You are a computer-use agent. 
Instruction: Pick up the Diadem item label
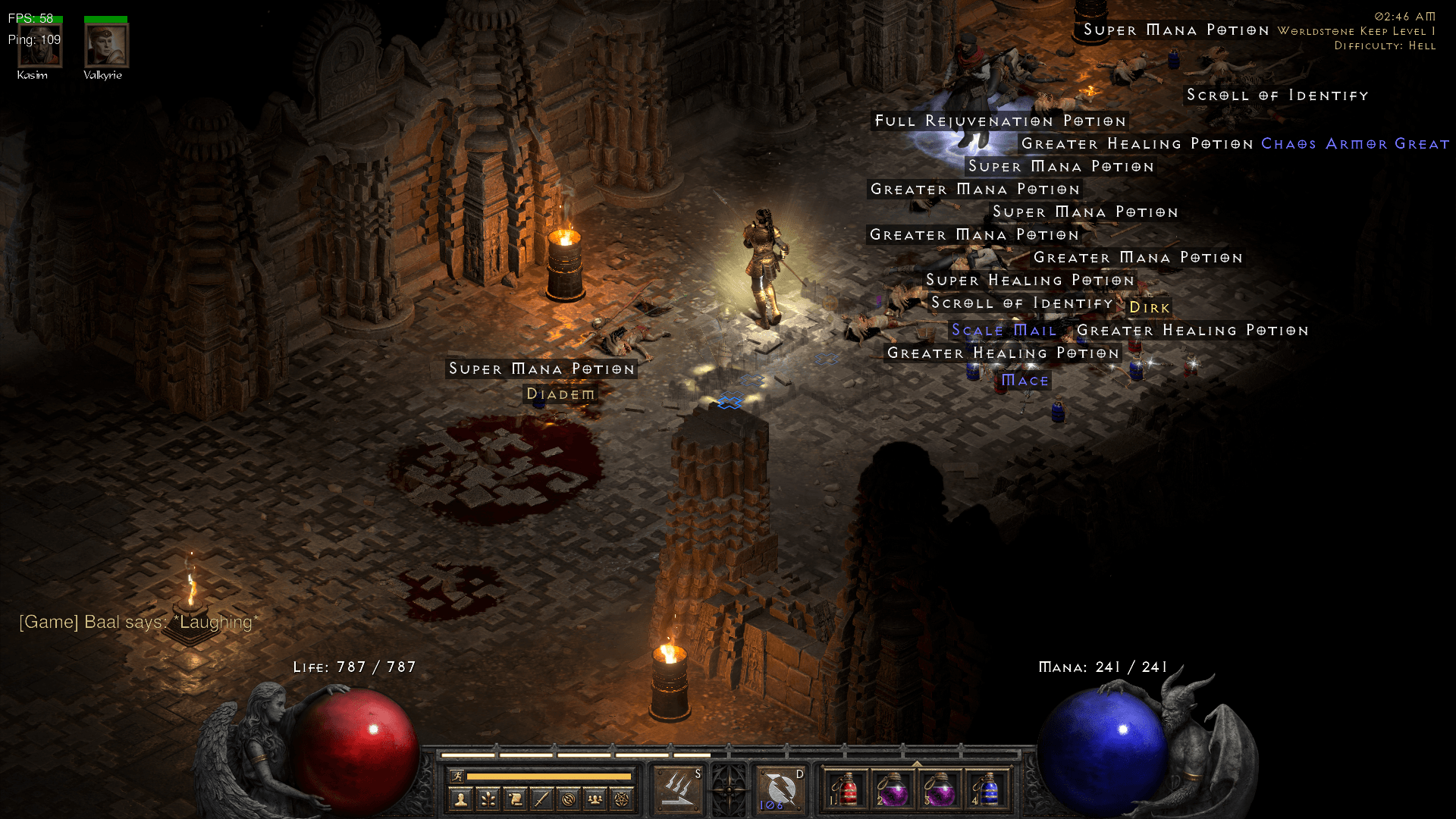(x=560, y=394)
